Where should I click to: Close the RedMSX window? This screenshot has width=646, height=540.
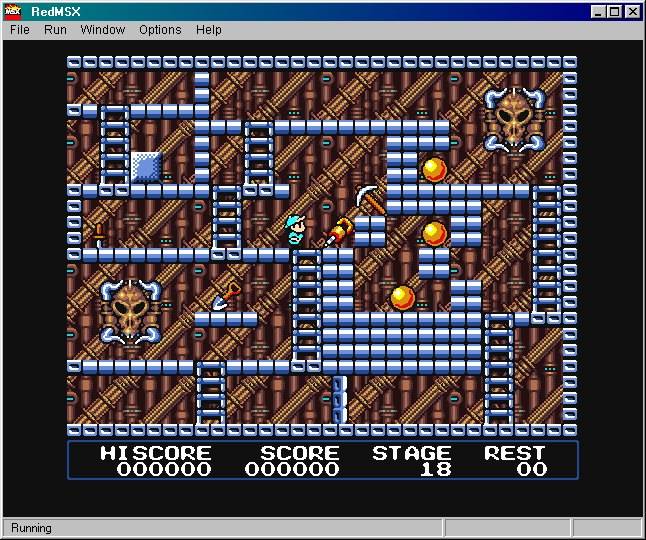point(632,12)
